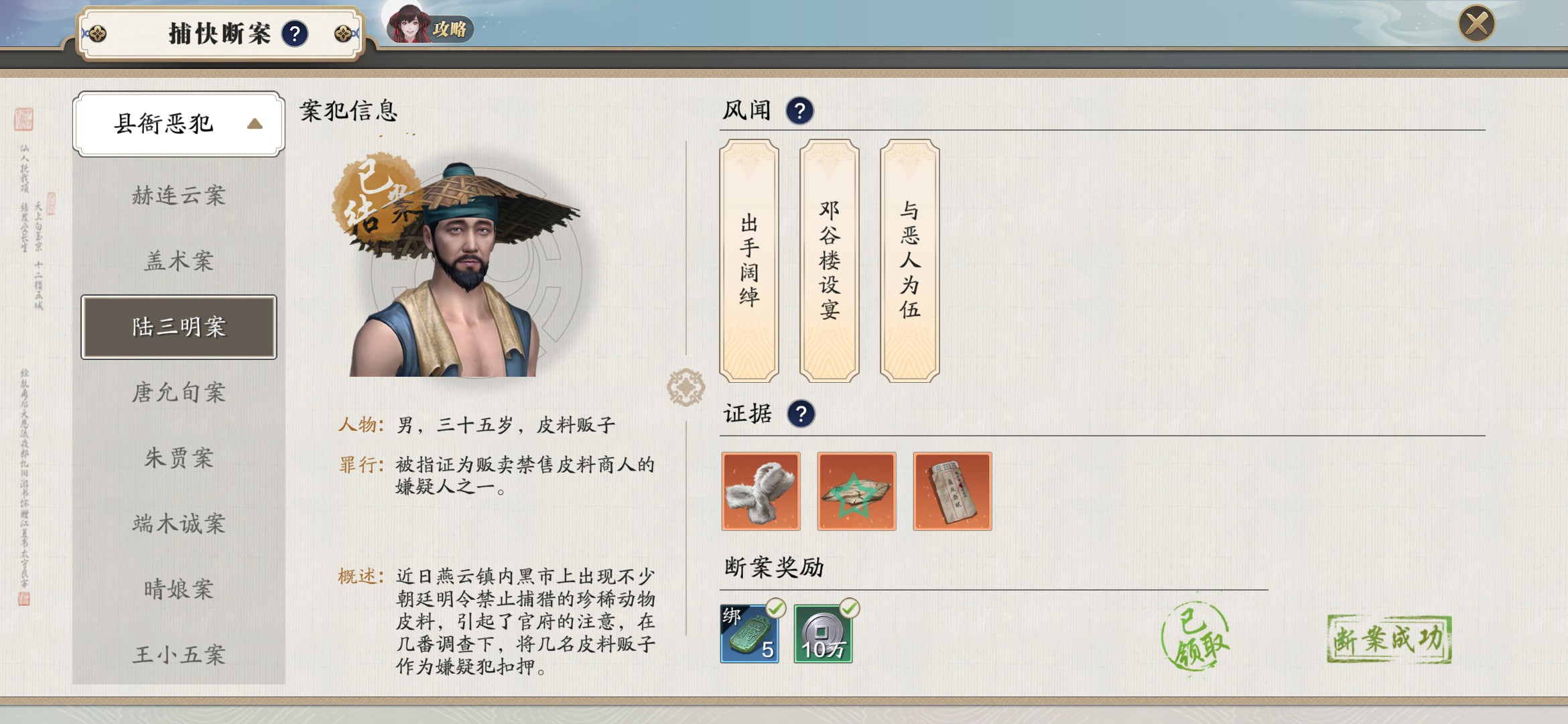View the 10万 coin reward icon

tap(823, 634)
